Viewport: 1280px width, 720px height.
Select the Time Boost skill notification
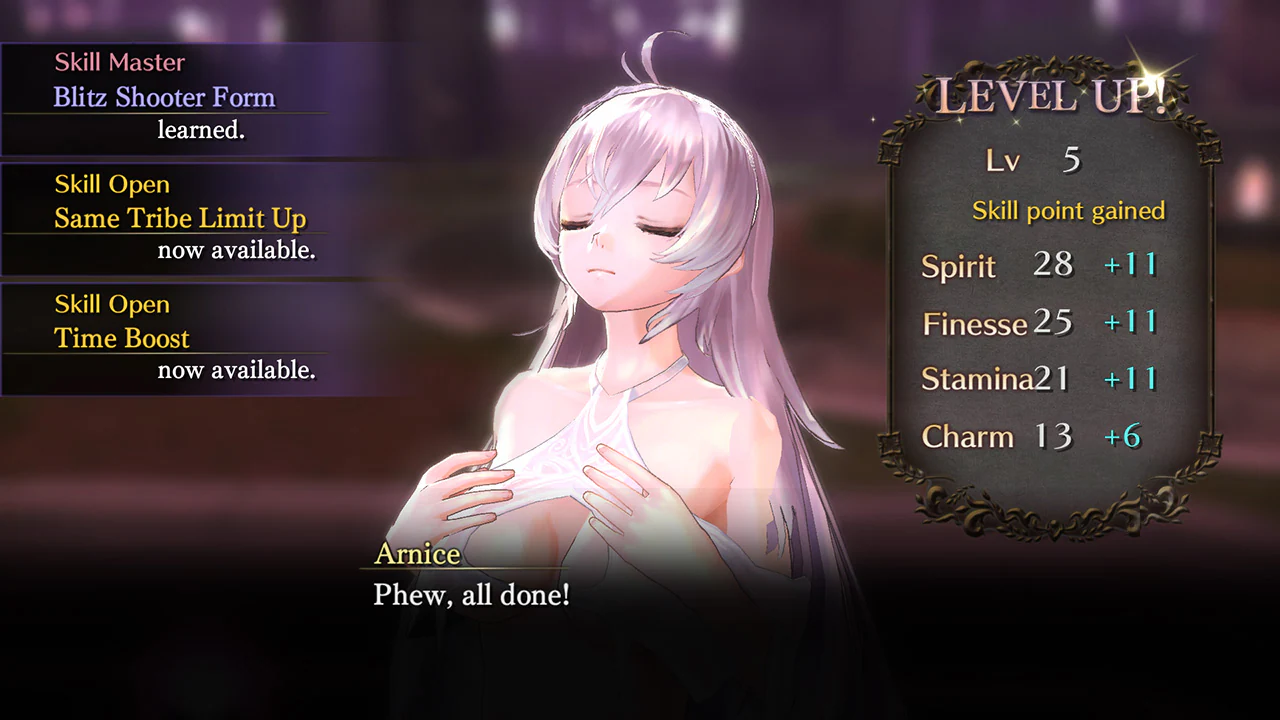121,338
